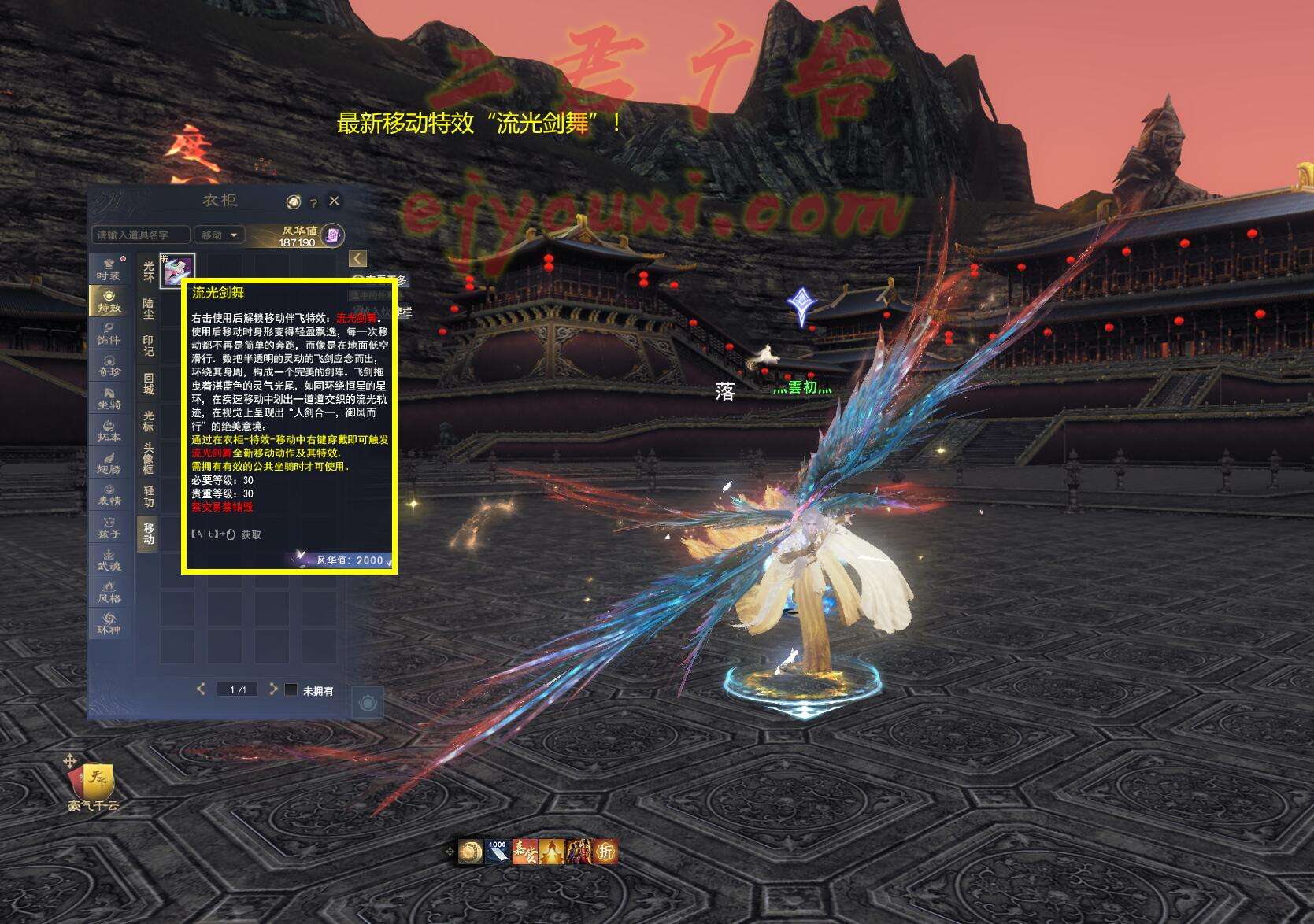Screen dimensions: 1314x924
Task: Click the 折 discount icon on toolbar
Action: (605, 851)
